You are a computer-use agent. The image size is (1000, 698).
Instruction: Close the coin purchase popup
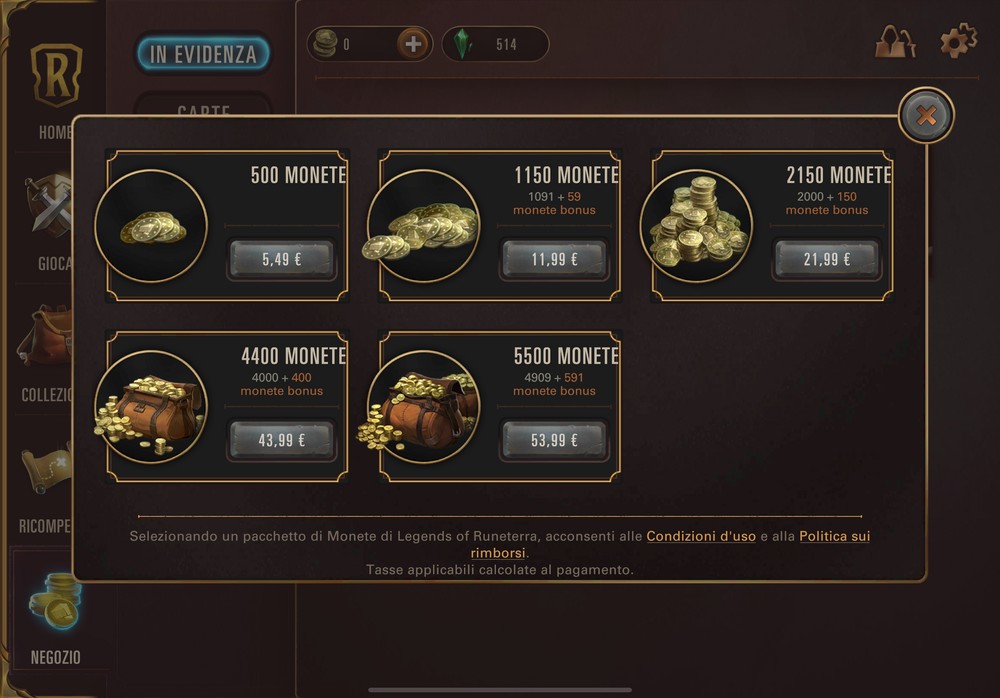coord(926,116)
